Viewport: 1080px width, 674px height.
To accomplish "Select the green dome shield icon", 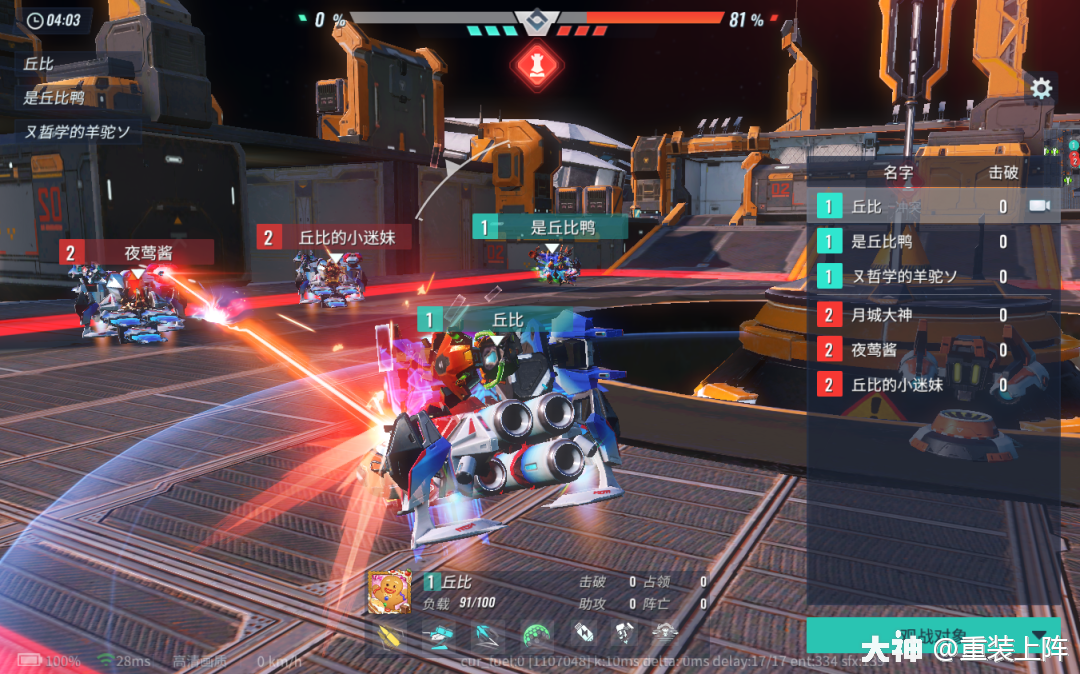I will (x=537, y=634).
